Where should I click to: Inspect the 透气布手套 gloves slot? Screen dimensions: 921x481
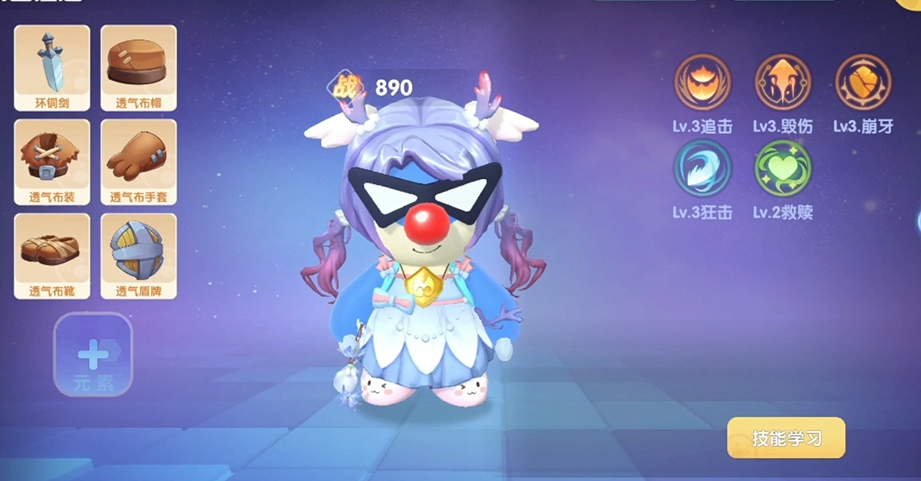[138, 161]
